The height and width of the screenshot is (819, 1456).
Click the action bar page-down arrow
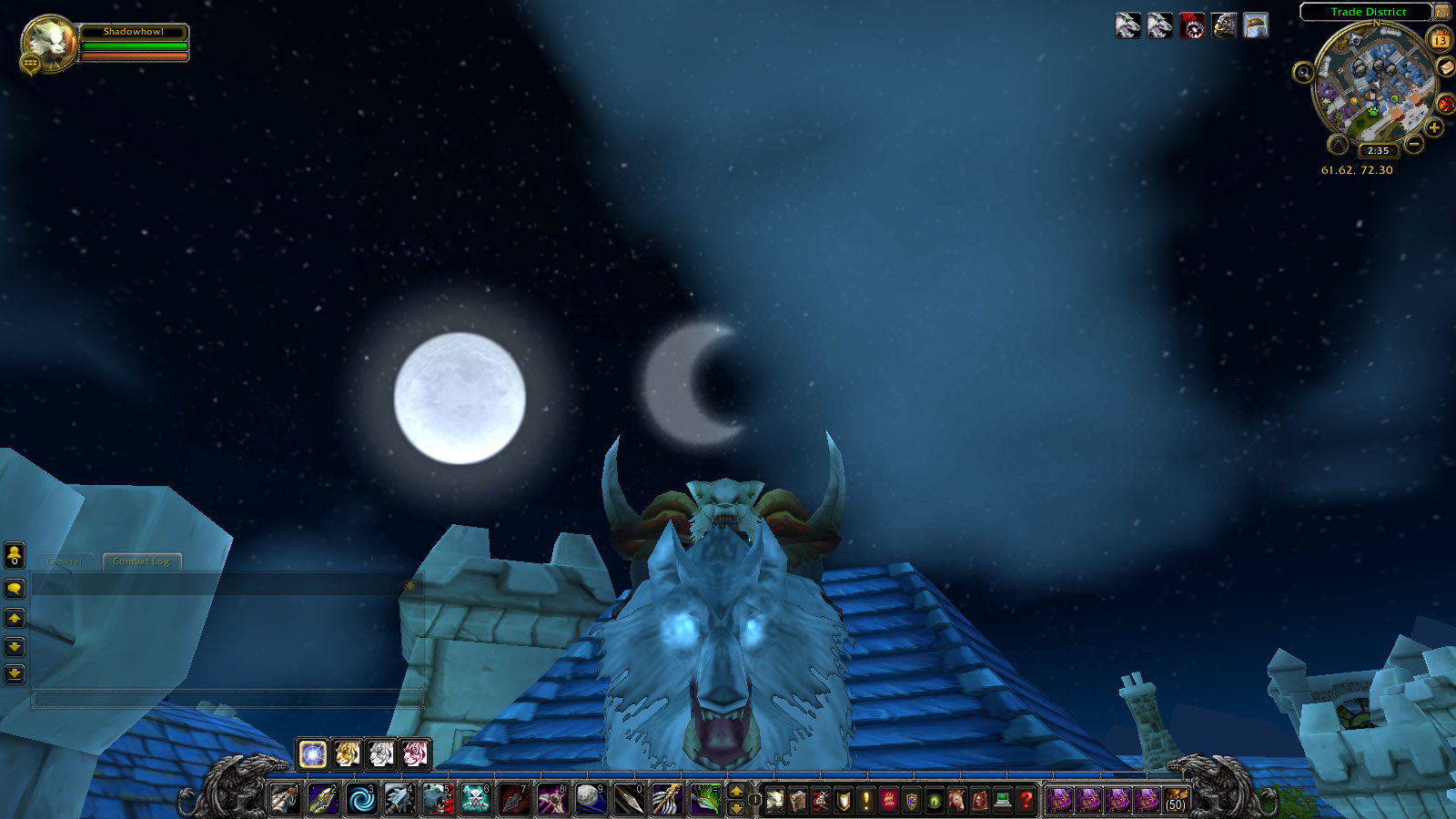click(x=737, y=806)
